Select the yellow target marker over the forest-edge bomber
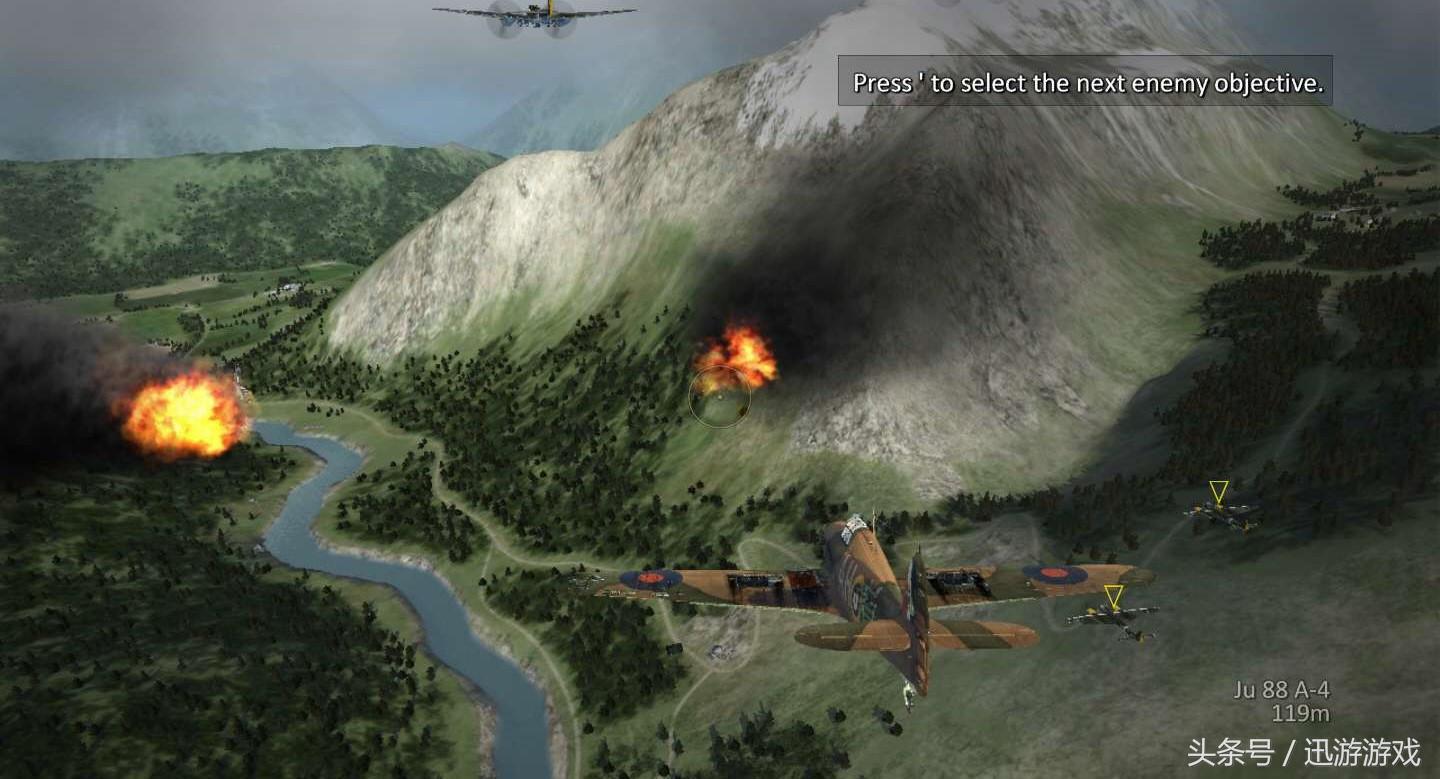This screenshot has height=779, width=1440. tap(1218, 492)
